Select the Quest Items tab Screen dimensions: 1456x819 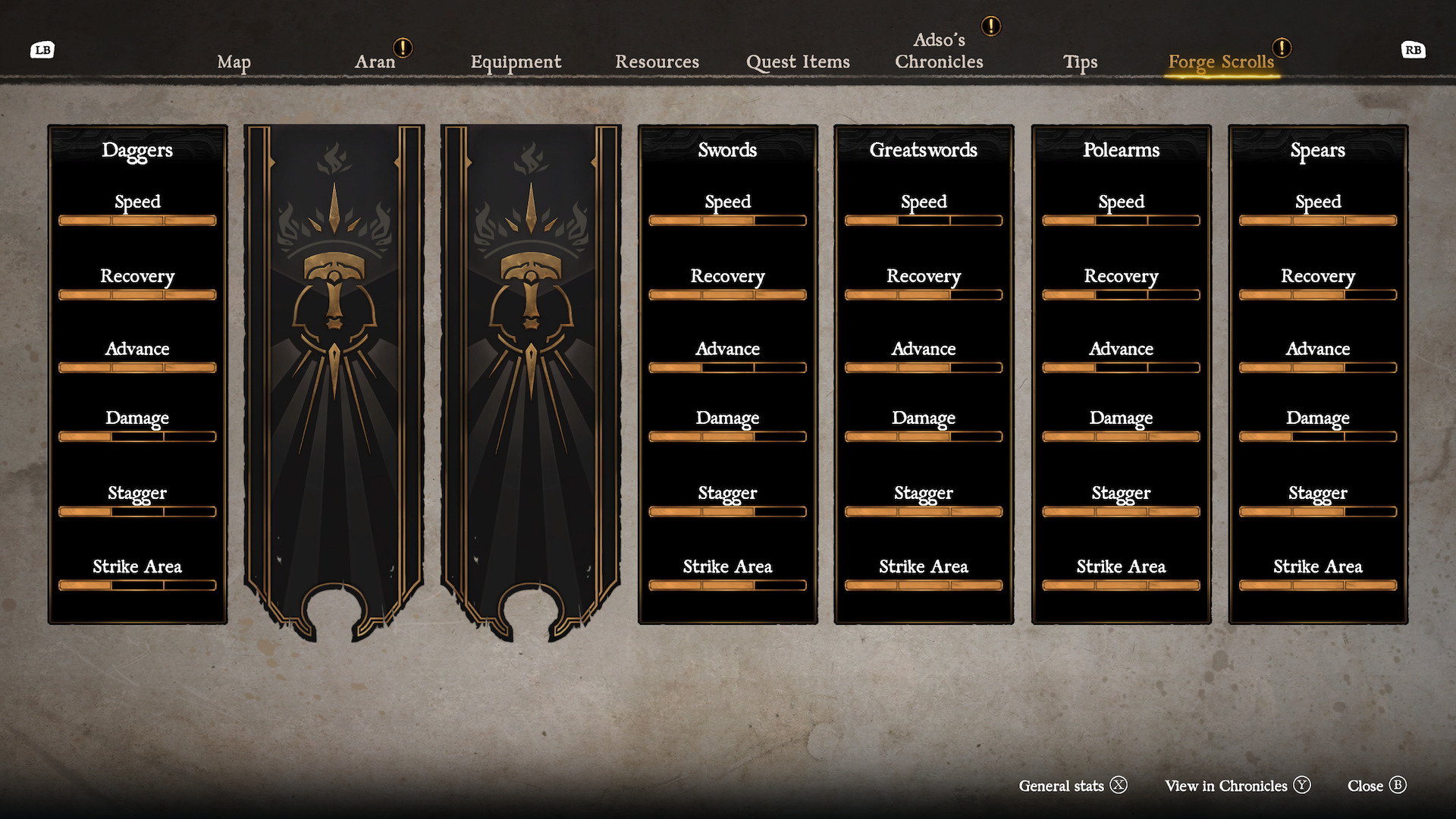[798, 62]
